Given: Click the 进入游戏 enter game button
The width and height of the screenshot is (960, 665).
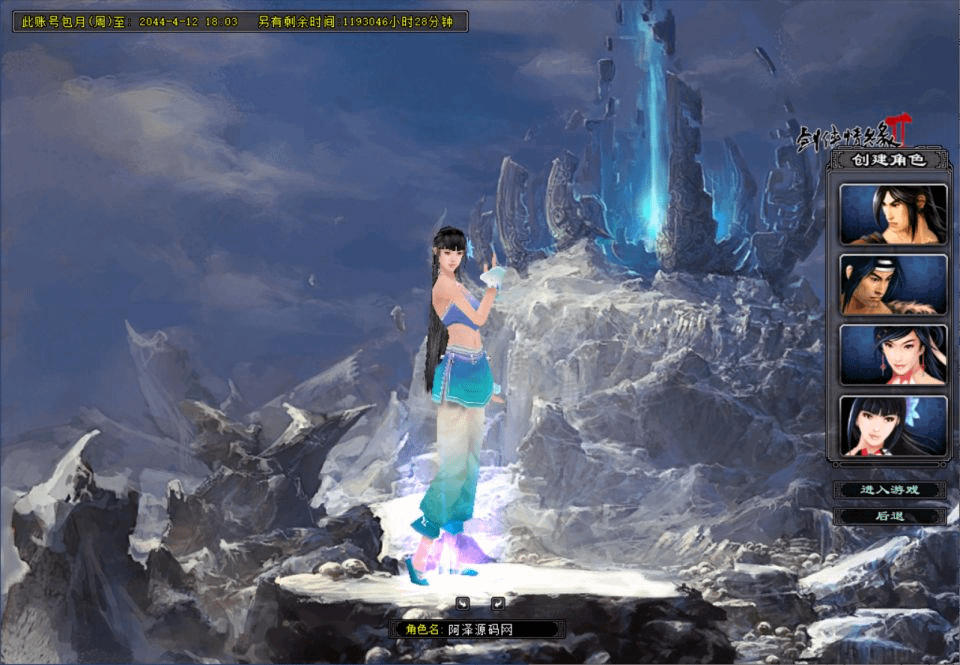Looking at the screenshot, I should [x=889, y=490].
